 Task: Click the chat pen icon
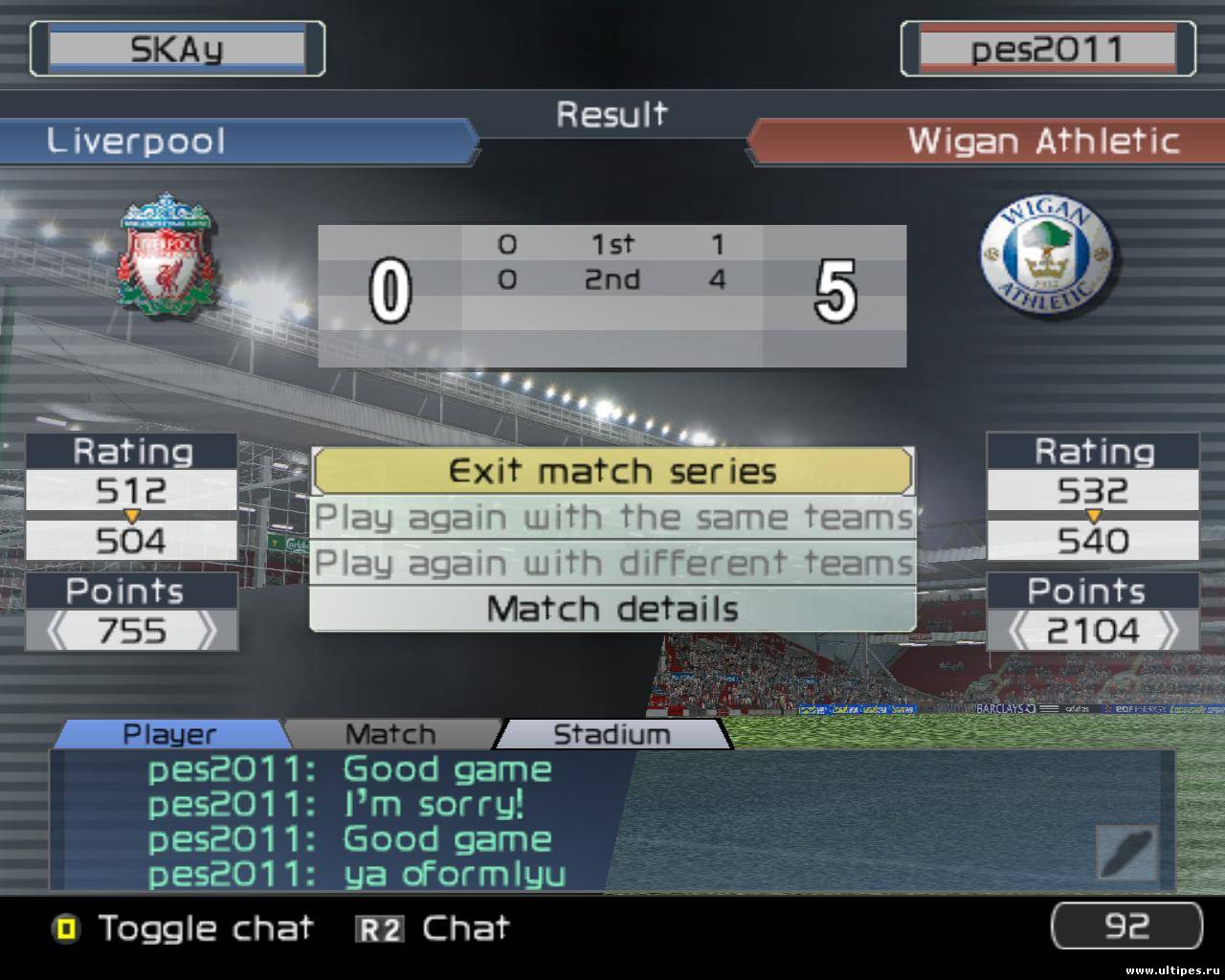pyautogui.click(x=1126, y=851)
